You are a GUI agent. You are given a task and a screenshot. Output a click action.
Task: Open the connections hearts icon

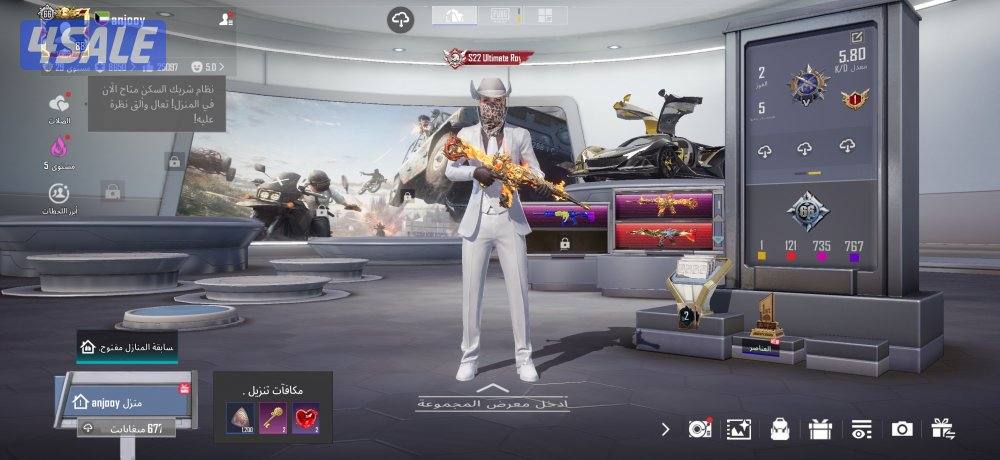pyautogui.click(x=59, y=104)
